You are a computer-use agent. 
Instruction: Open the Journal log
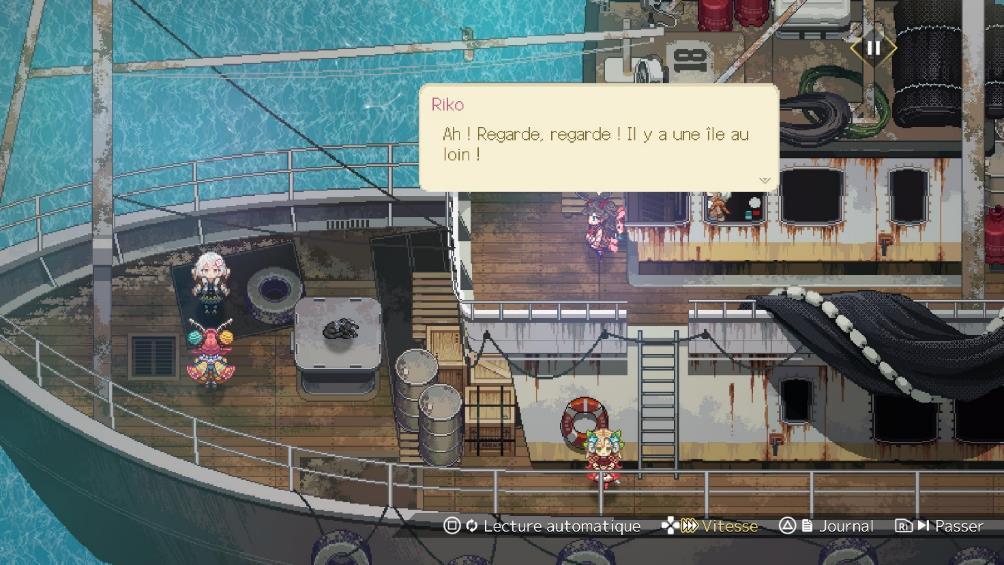pyautogui.click(x=826, y=526)
